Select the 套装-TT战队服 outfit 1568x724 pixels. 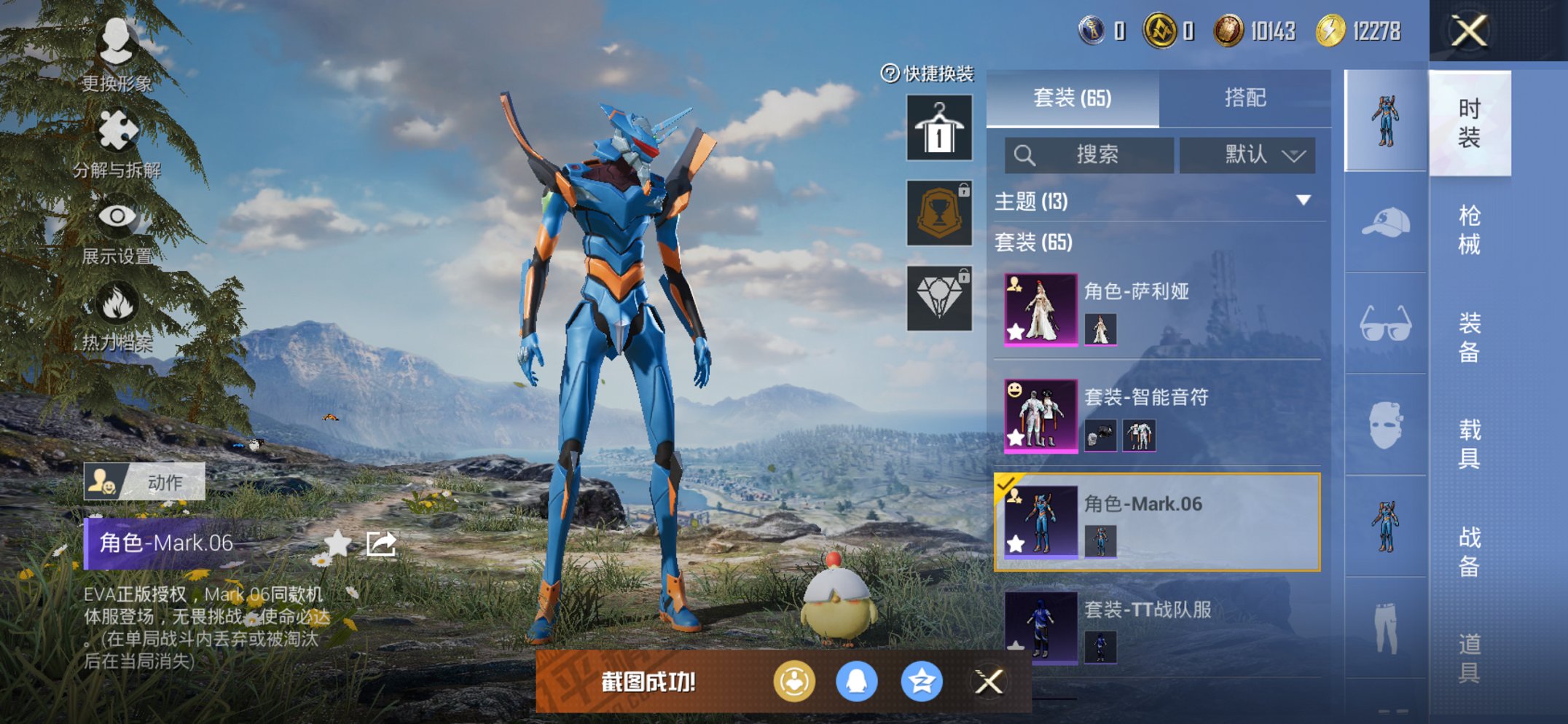1157,628
